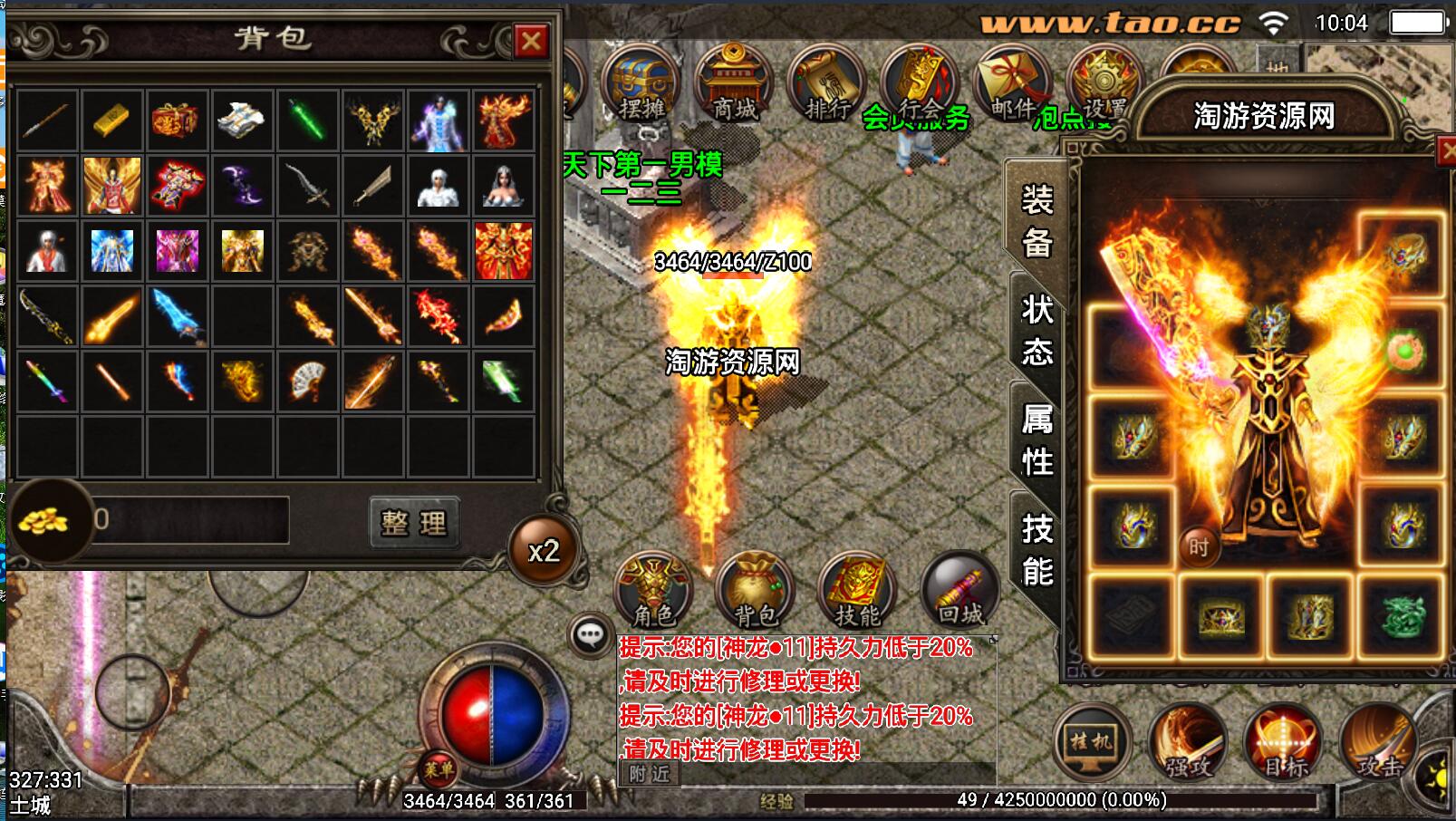
Task: Open the chat bubble button
Action: coord(591,634)
